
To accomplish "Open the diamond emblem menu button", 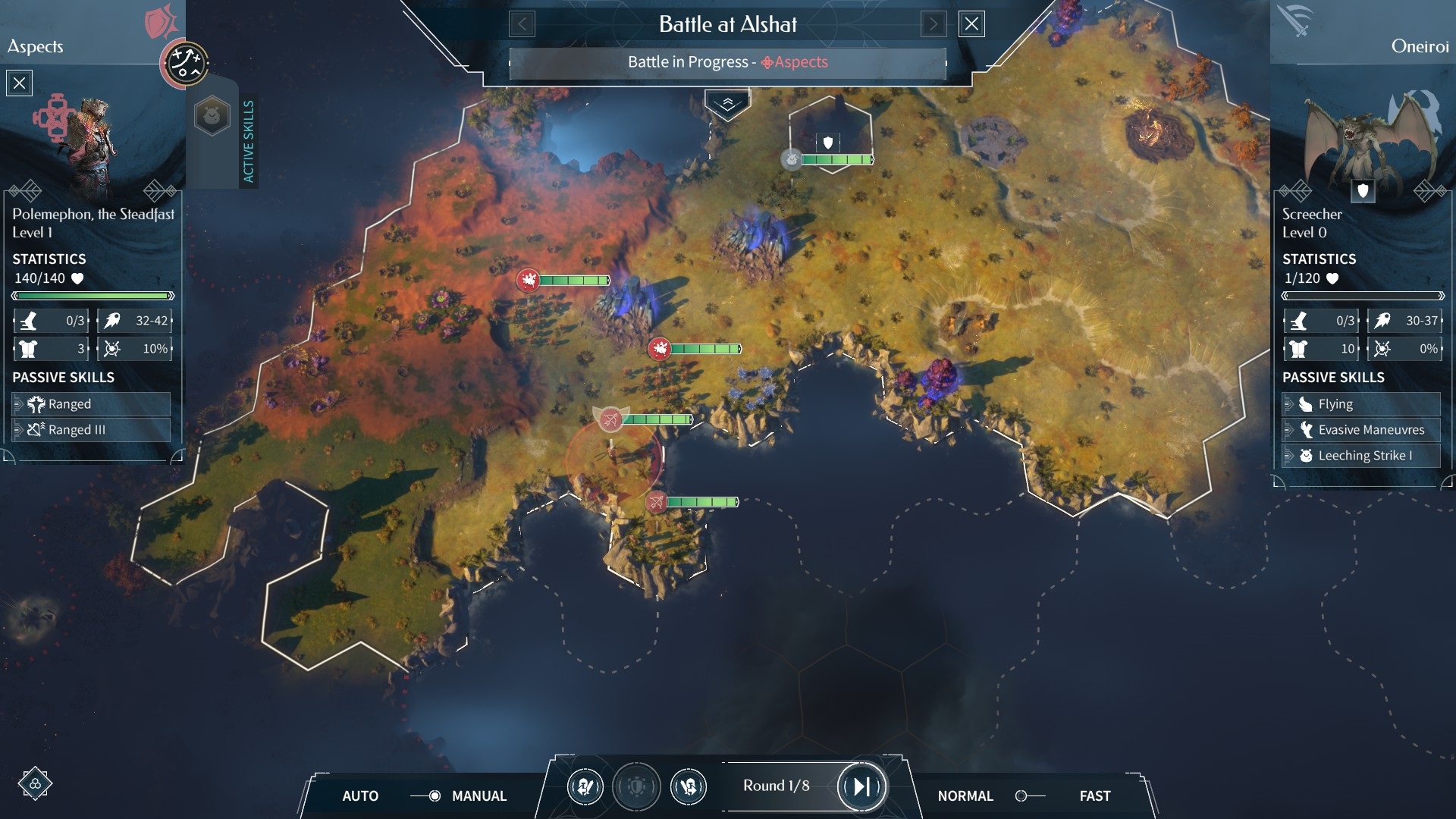I will point(35,783).
